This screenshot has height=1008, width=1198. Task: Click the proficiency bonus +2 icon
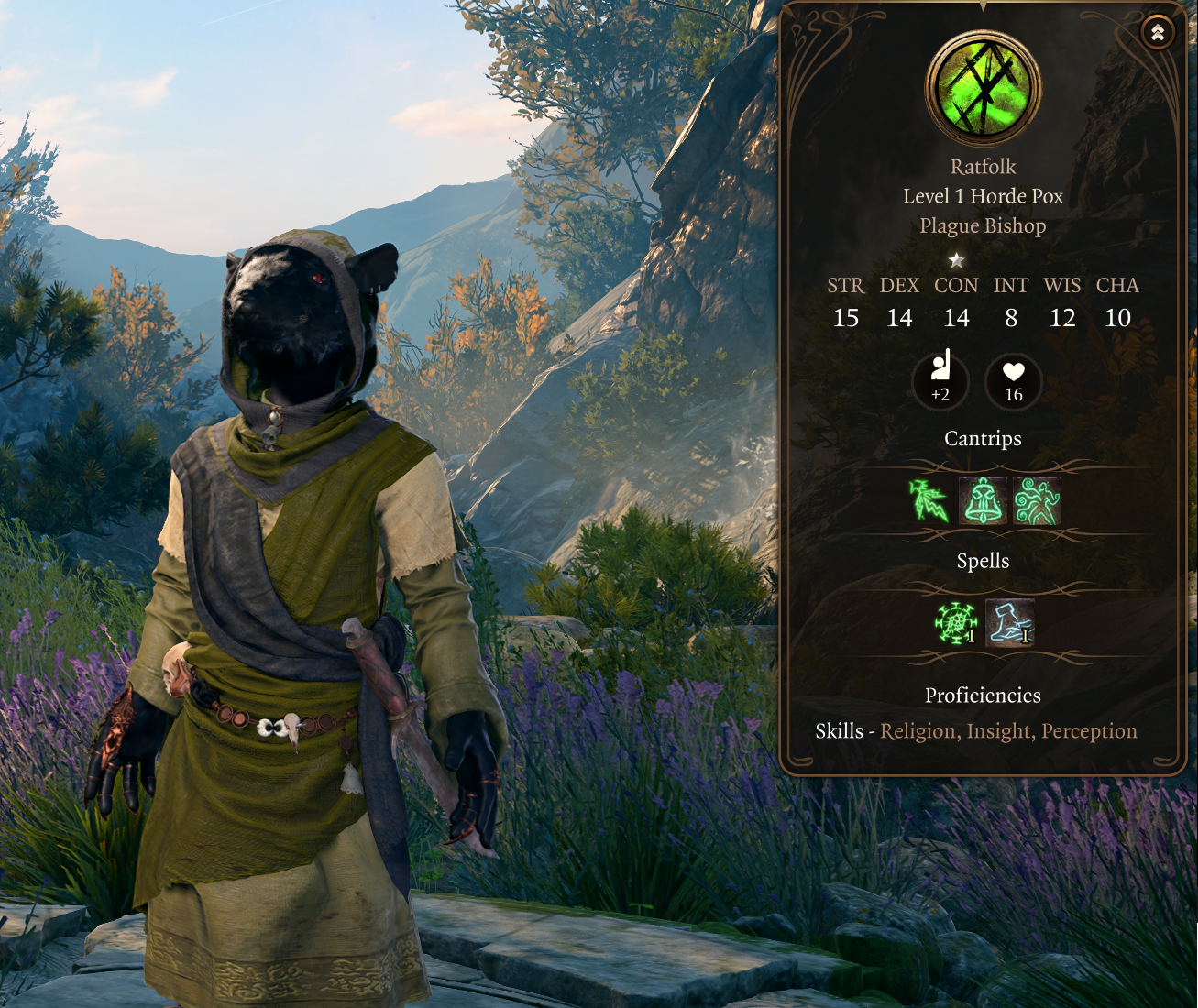940,379
